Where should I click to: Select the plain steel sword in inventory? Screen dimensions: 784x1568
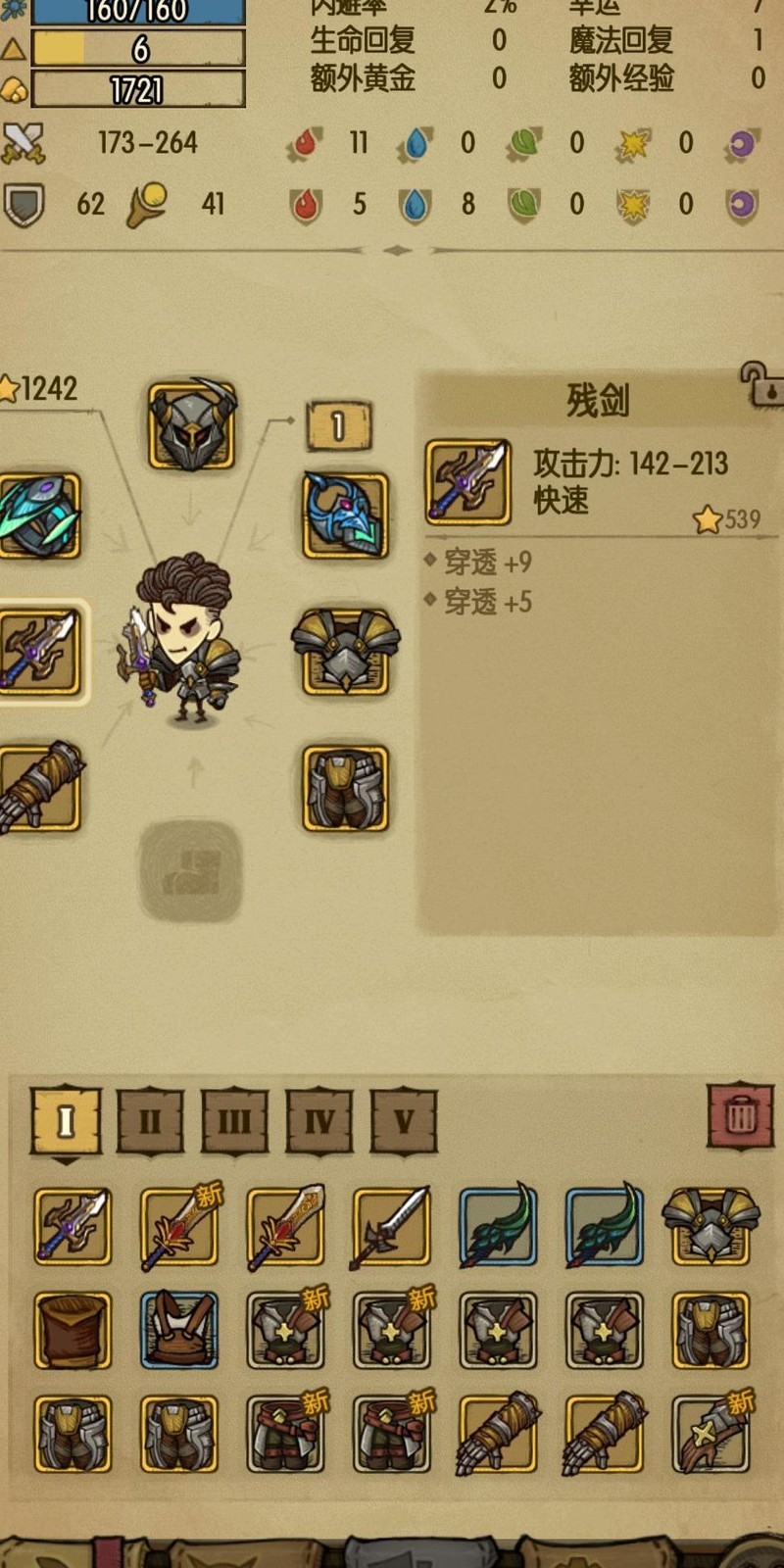391,1225
